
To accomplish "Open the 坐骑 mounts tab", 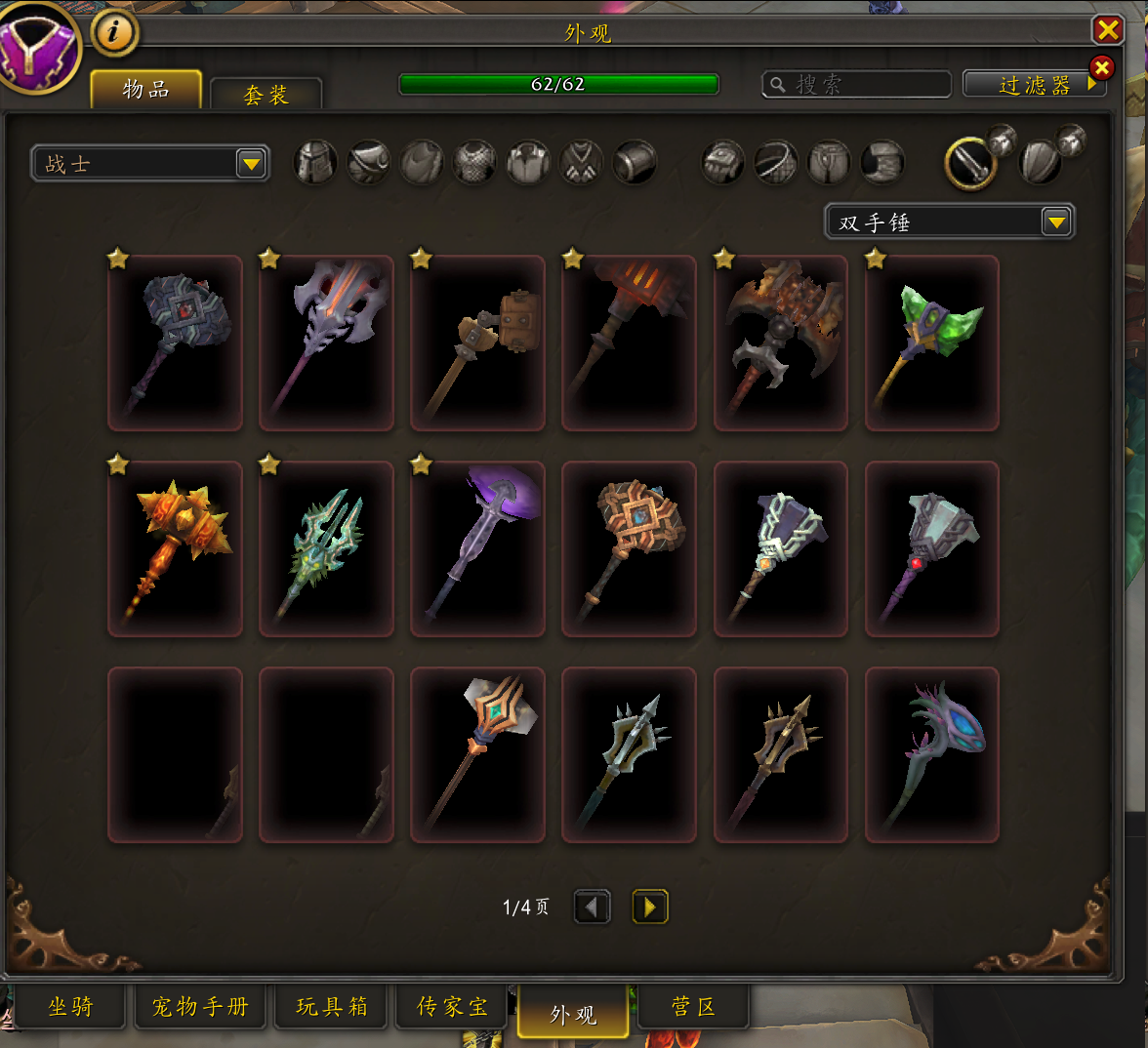I will pyautogui.click(x=70, y=1007).
